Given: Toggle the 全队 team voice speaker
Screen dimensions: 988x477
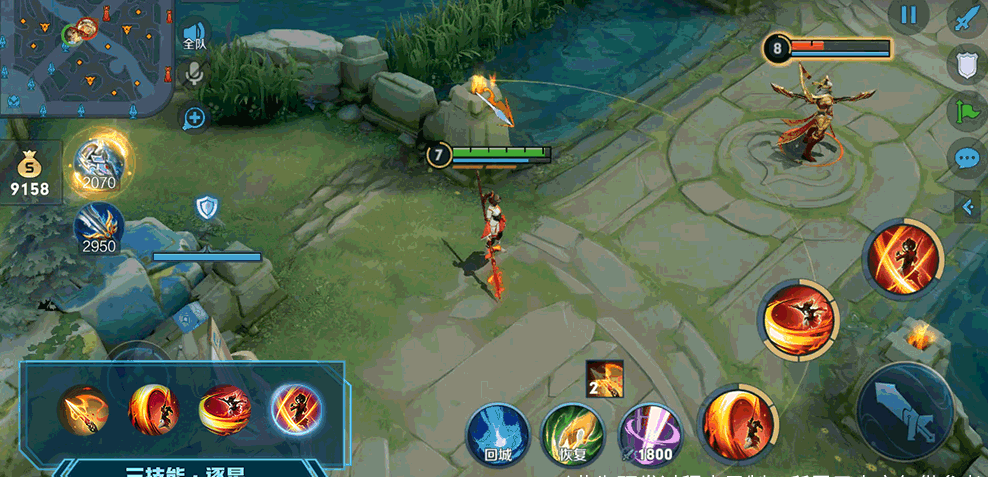Looking at the screenshot, I should [194, 36].
